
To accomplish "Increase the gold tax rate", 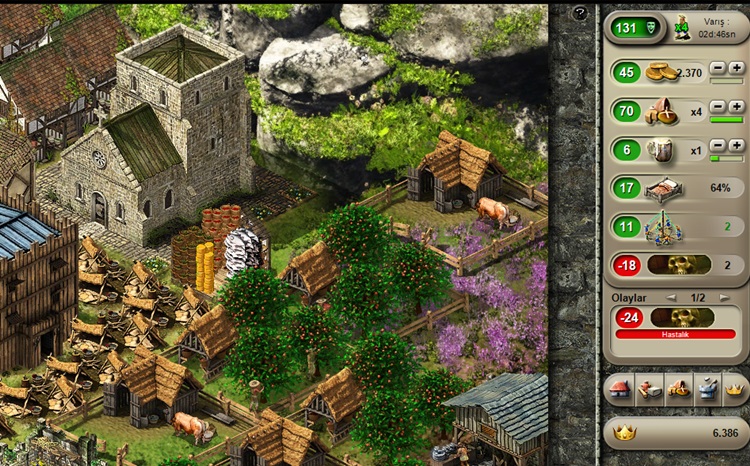I will 737,67.
